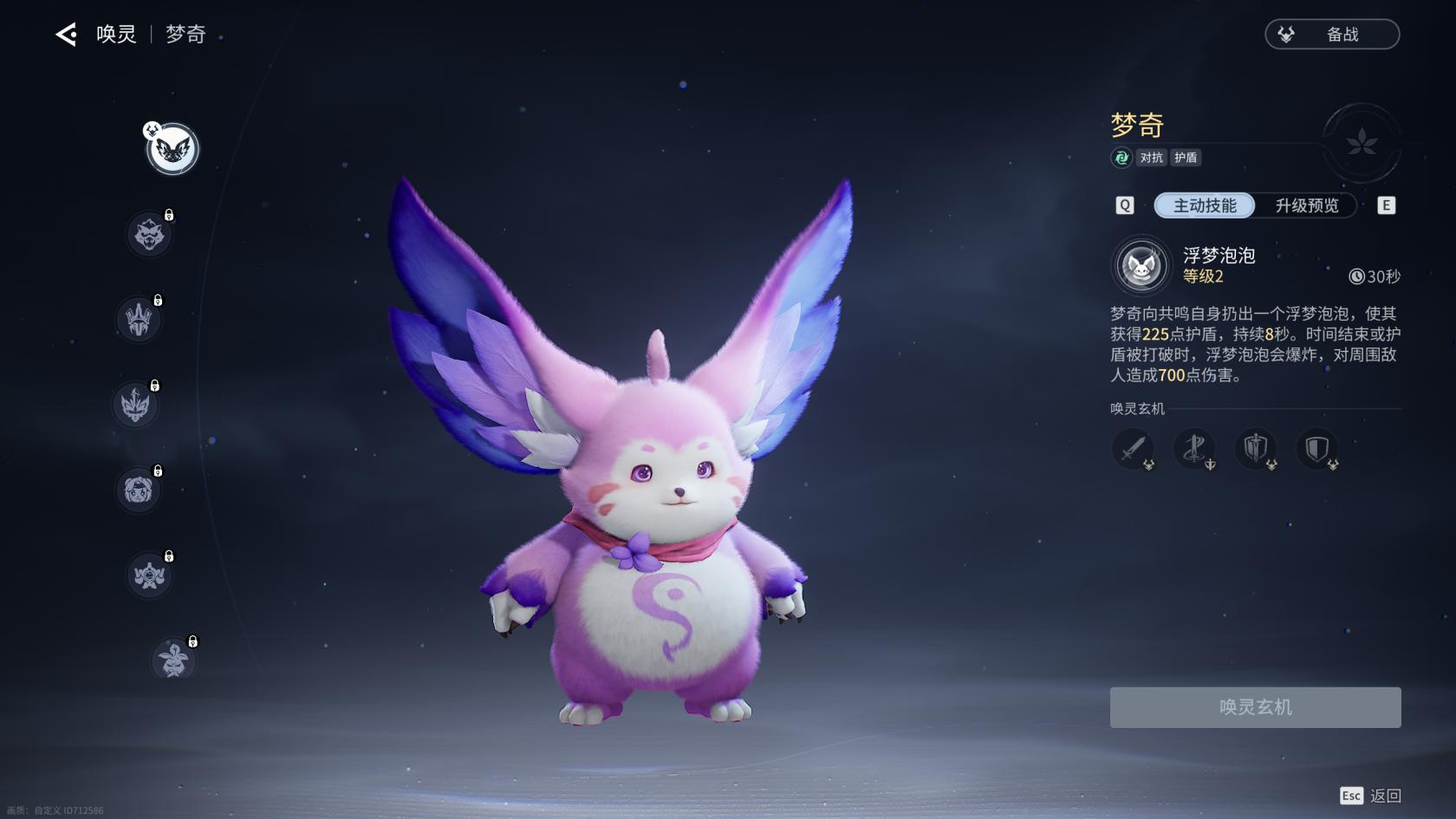1456x819 pixels.
Task: Go back with the top-left arrow
Action: coord(66,35)
